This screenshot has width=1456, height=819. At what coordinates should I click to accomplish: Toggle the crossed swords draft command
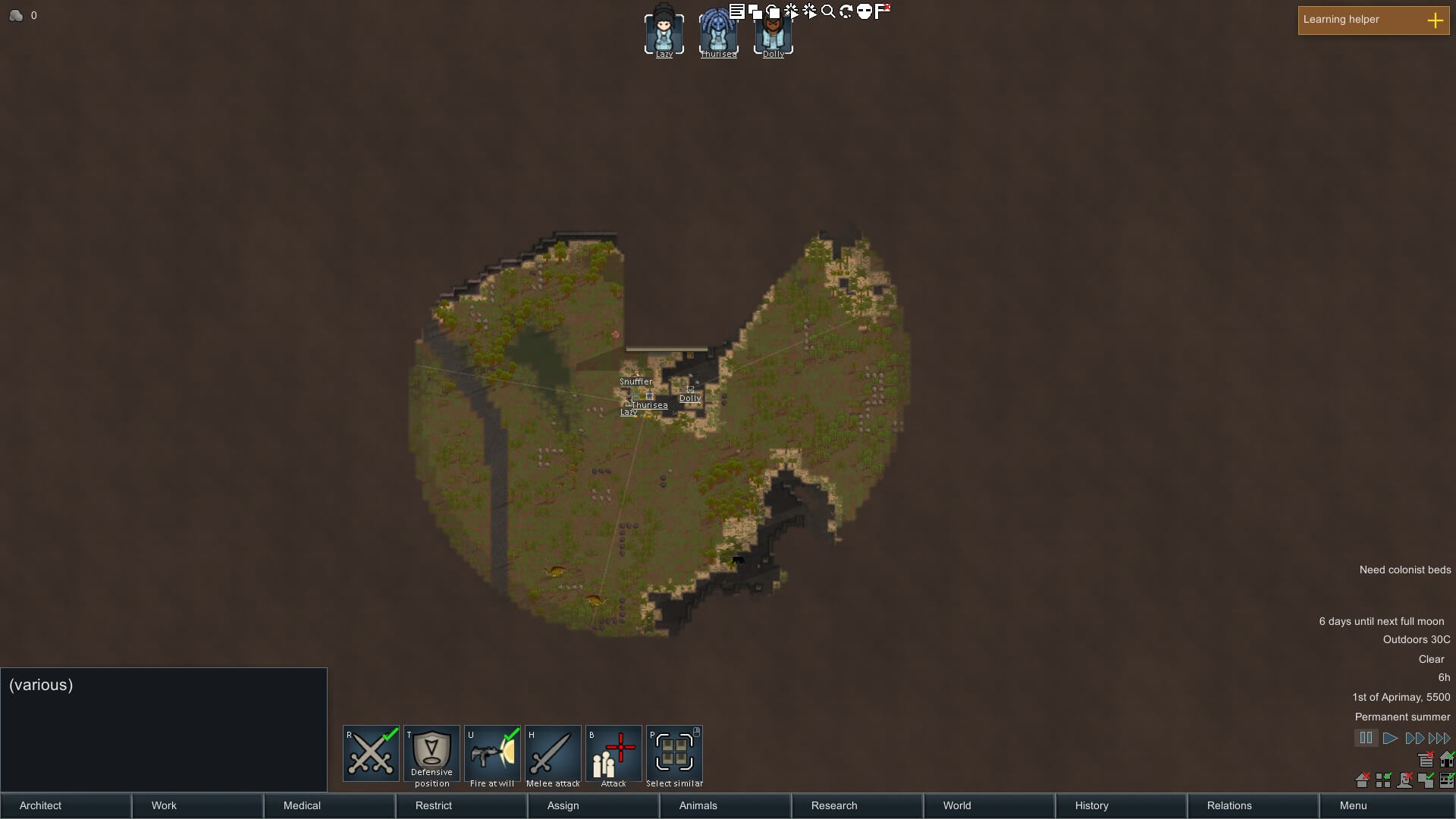[x=371, y=753]
